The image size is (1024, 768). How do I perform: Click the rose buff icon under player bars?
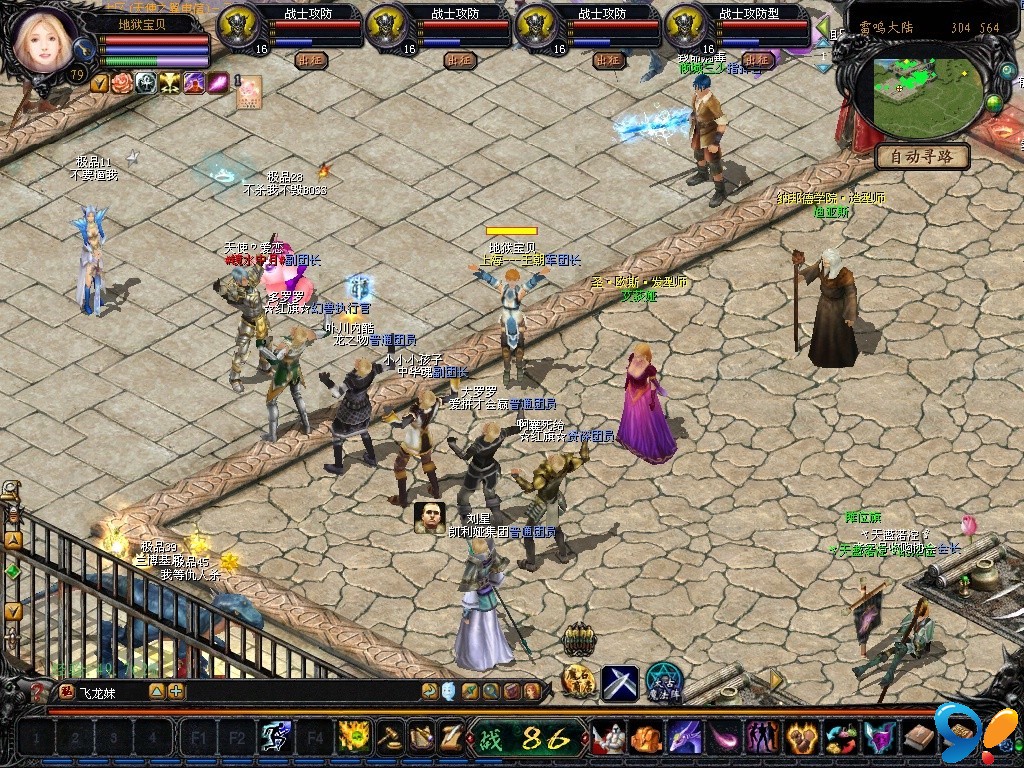click(122, 83)
